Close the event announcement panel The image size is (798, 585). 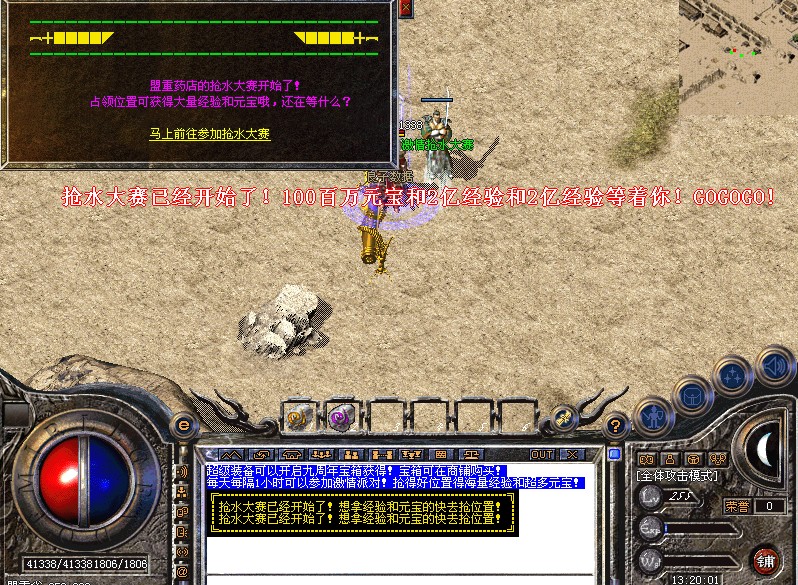coord(405,8)
